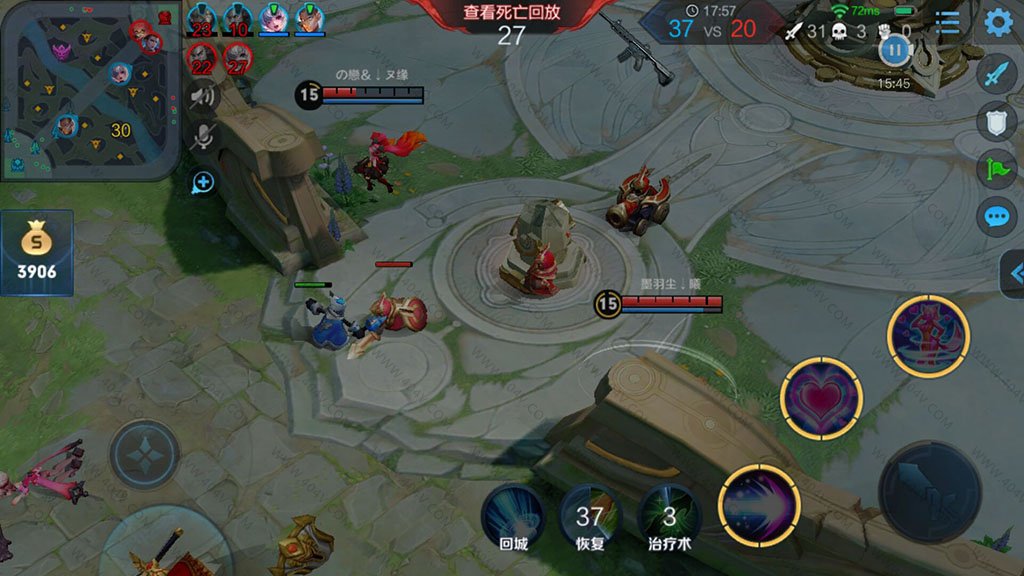Viewport: 1024px width, 576px height.
Task: Send the attack sword signal
Action: (996, 74)
